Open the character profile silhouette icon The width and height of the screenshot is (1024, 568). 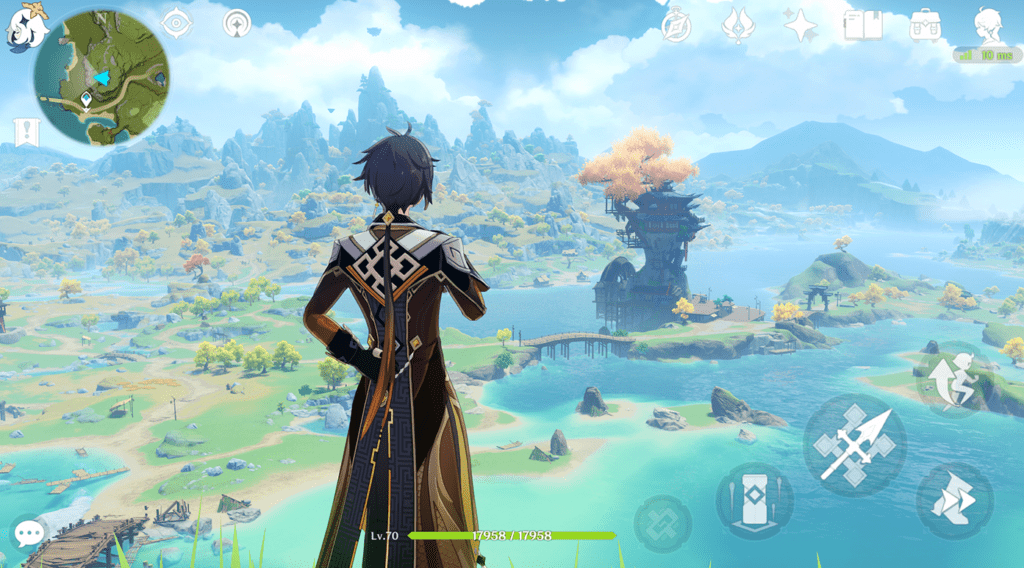tap(988, 24)
